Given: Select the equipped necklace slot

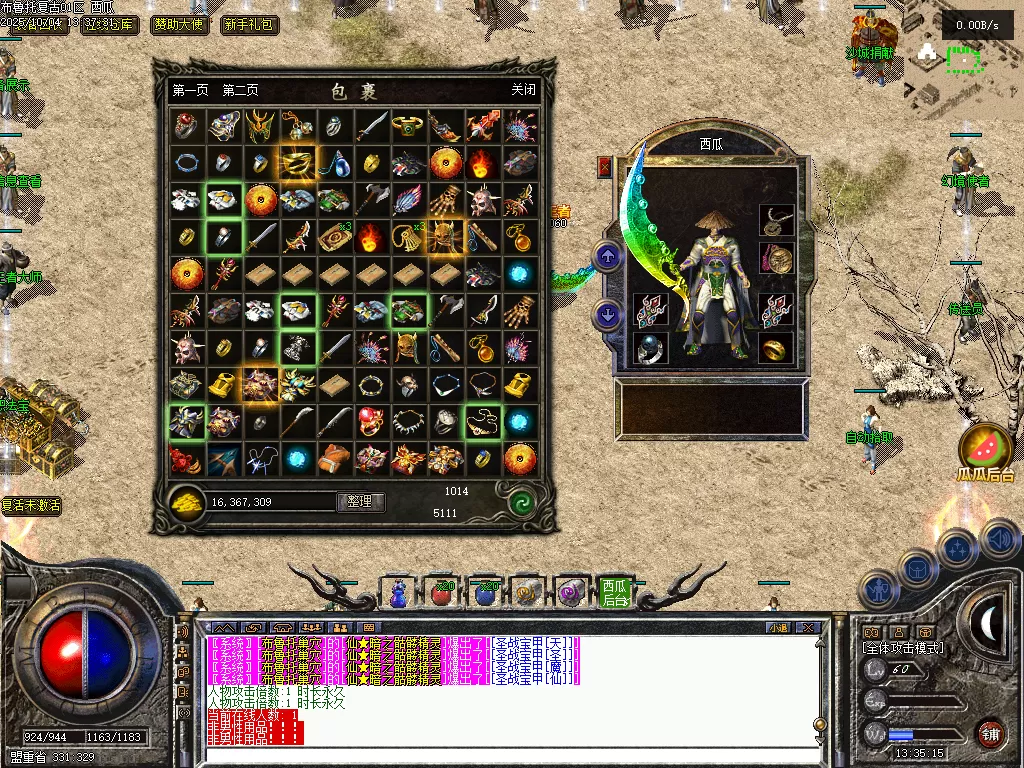Looking at the screenshot, I should tap(775, 220).
